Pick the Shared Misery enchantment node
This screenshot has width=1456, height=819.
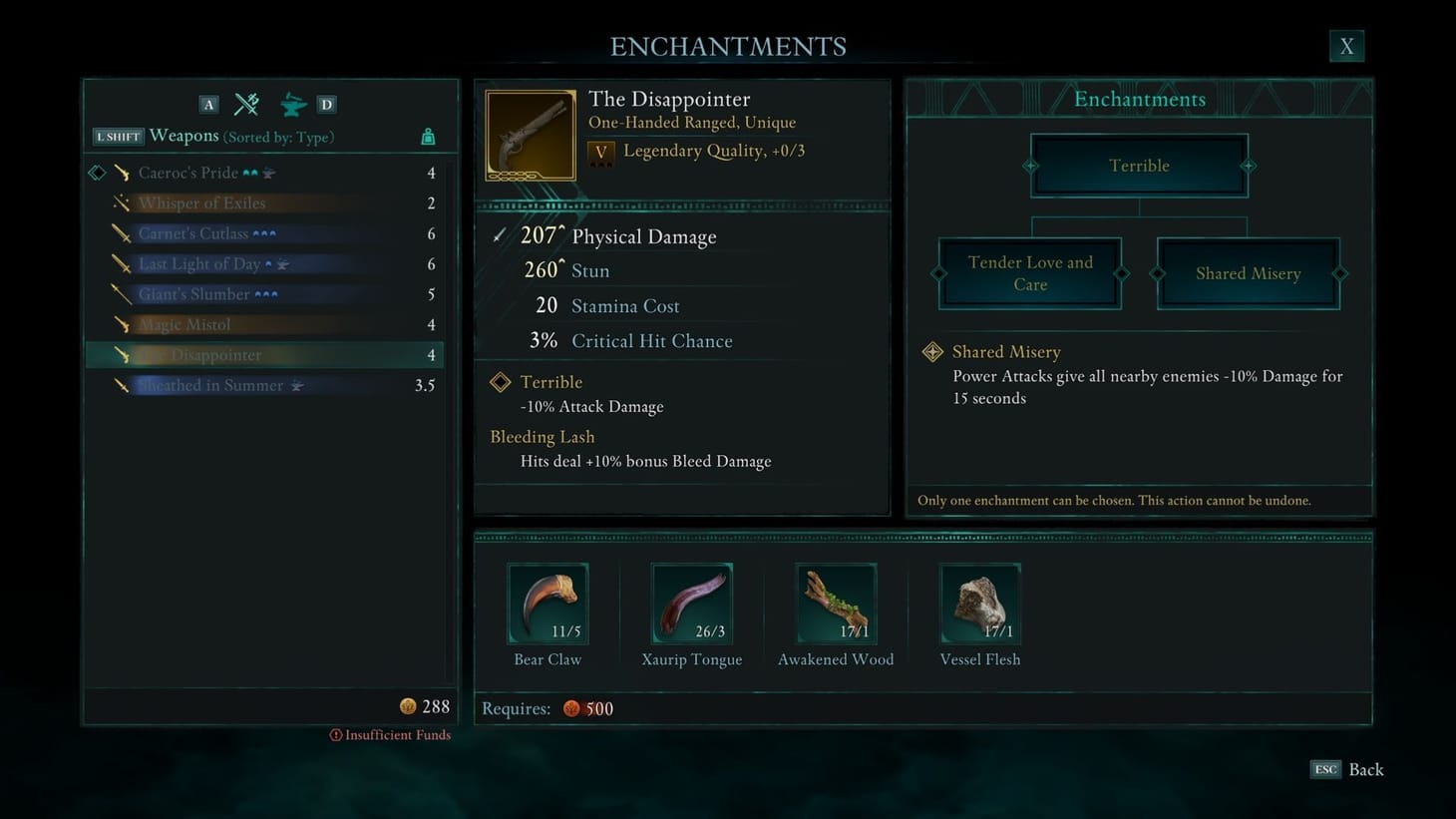pos(1247,272)
